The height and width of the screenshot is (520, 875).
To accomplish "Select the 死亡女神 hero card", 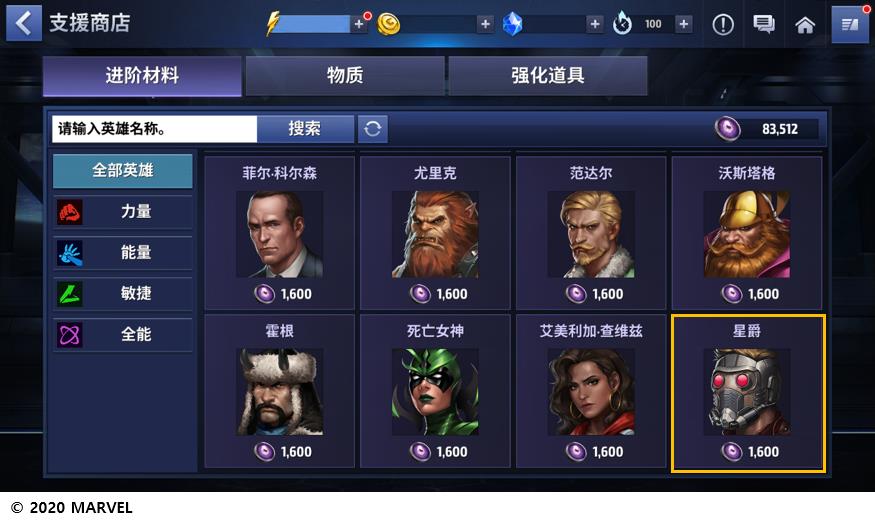I will pyautogui.click(x=435, y=391).
